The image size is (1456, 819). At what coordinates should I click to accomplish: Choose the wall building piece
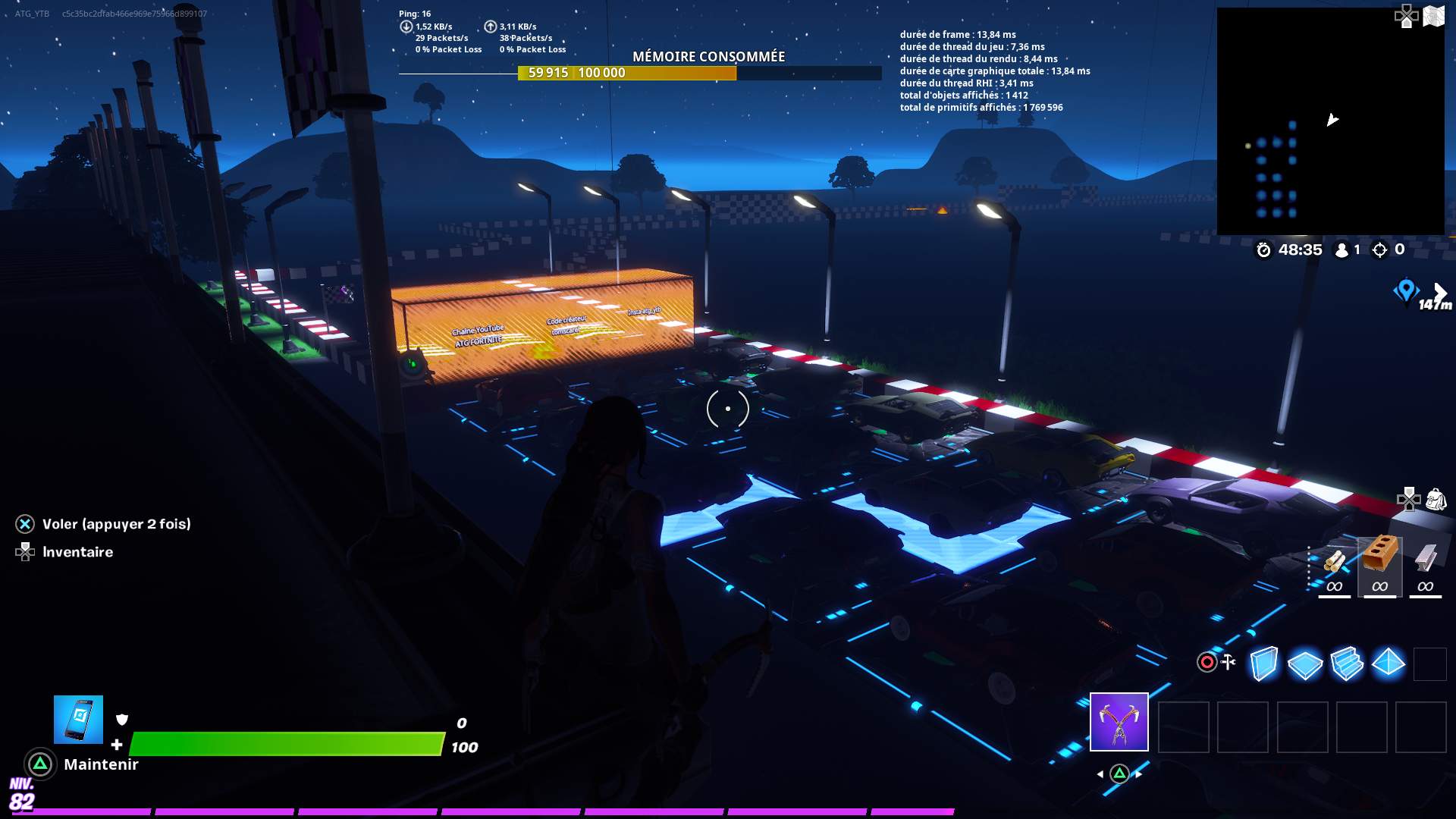click(1263, 664)
